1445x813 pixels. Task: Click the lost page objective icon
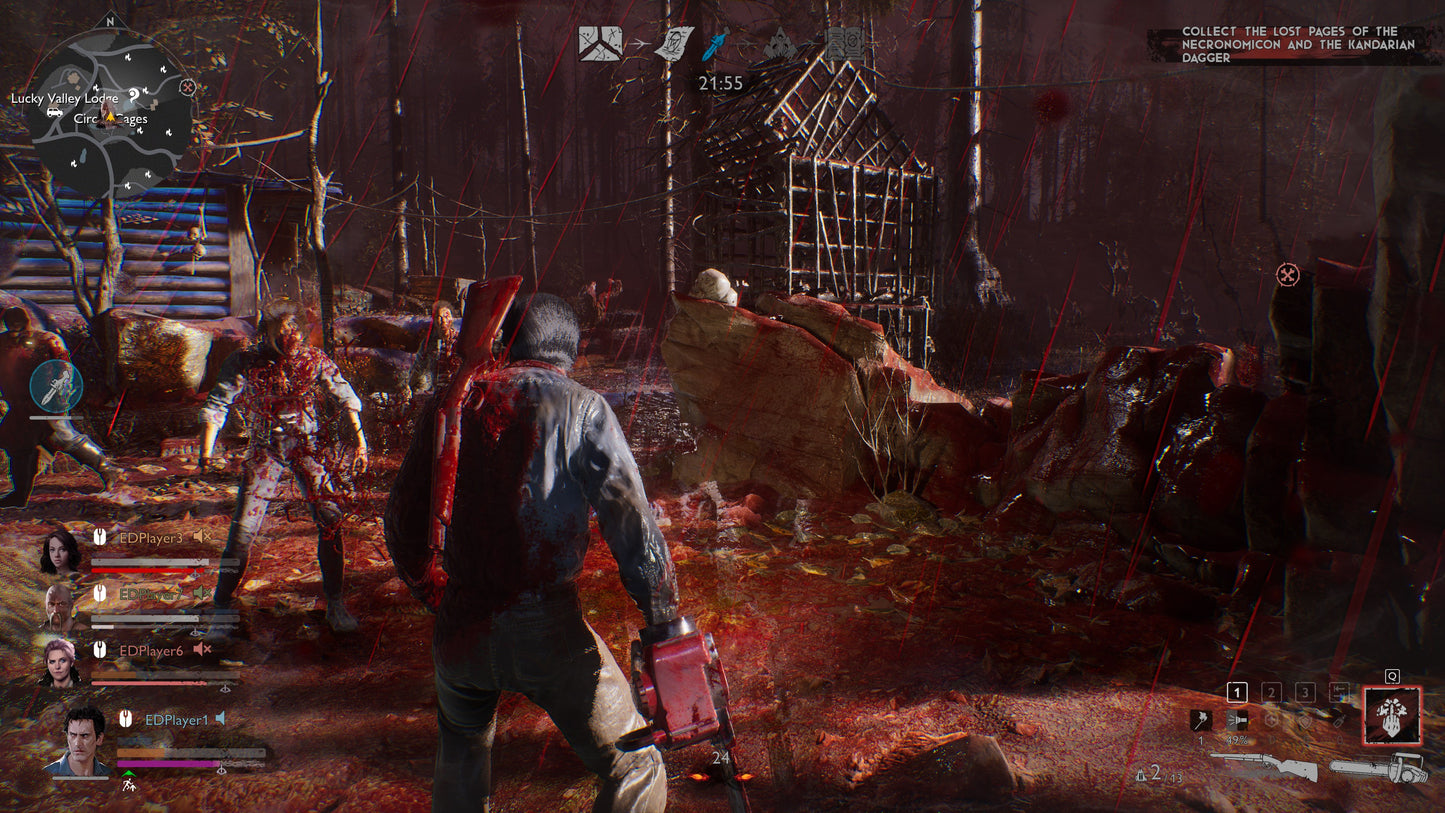(x=676, y=42)
